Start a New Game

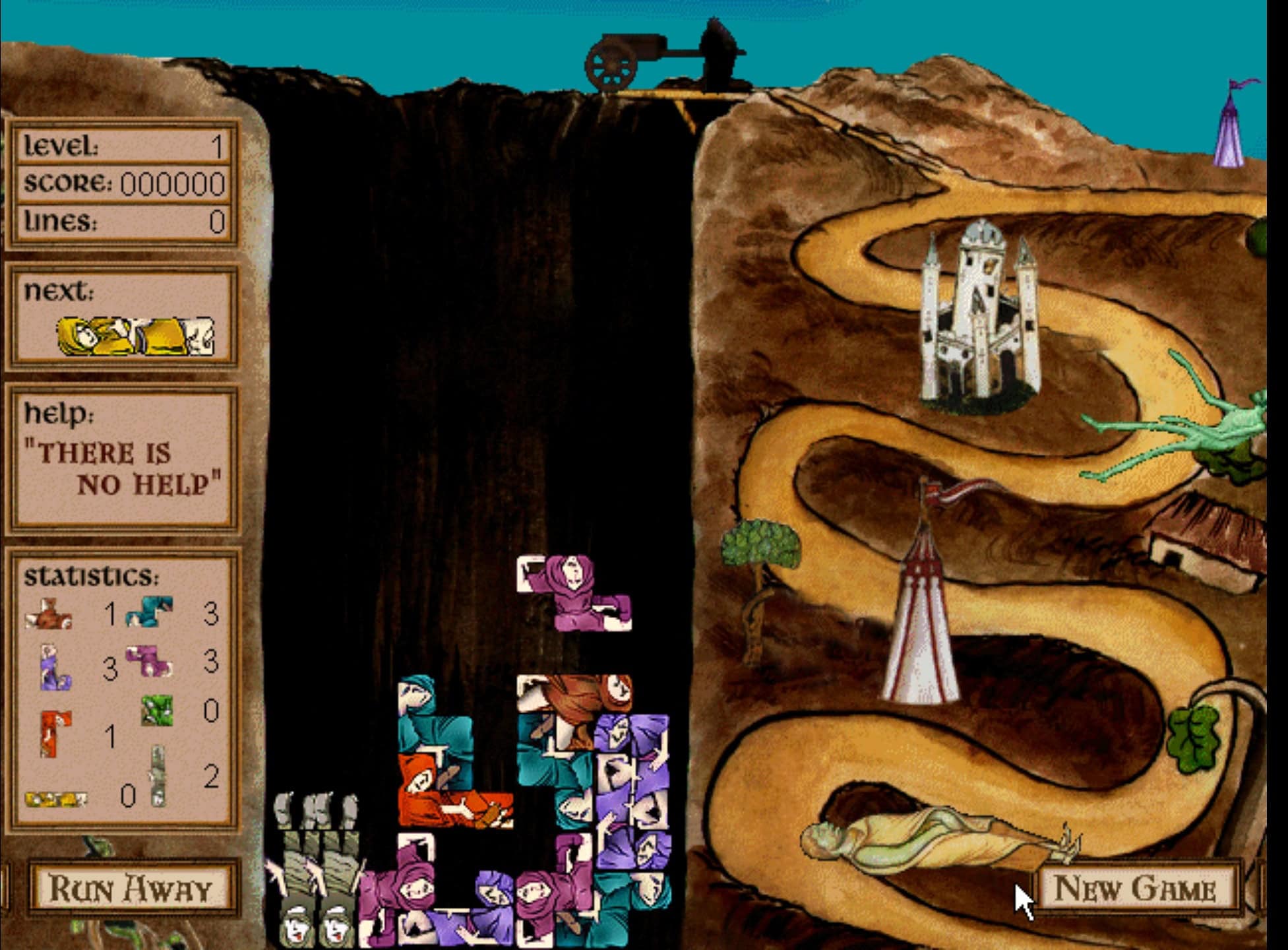tap(1136, 888)
